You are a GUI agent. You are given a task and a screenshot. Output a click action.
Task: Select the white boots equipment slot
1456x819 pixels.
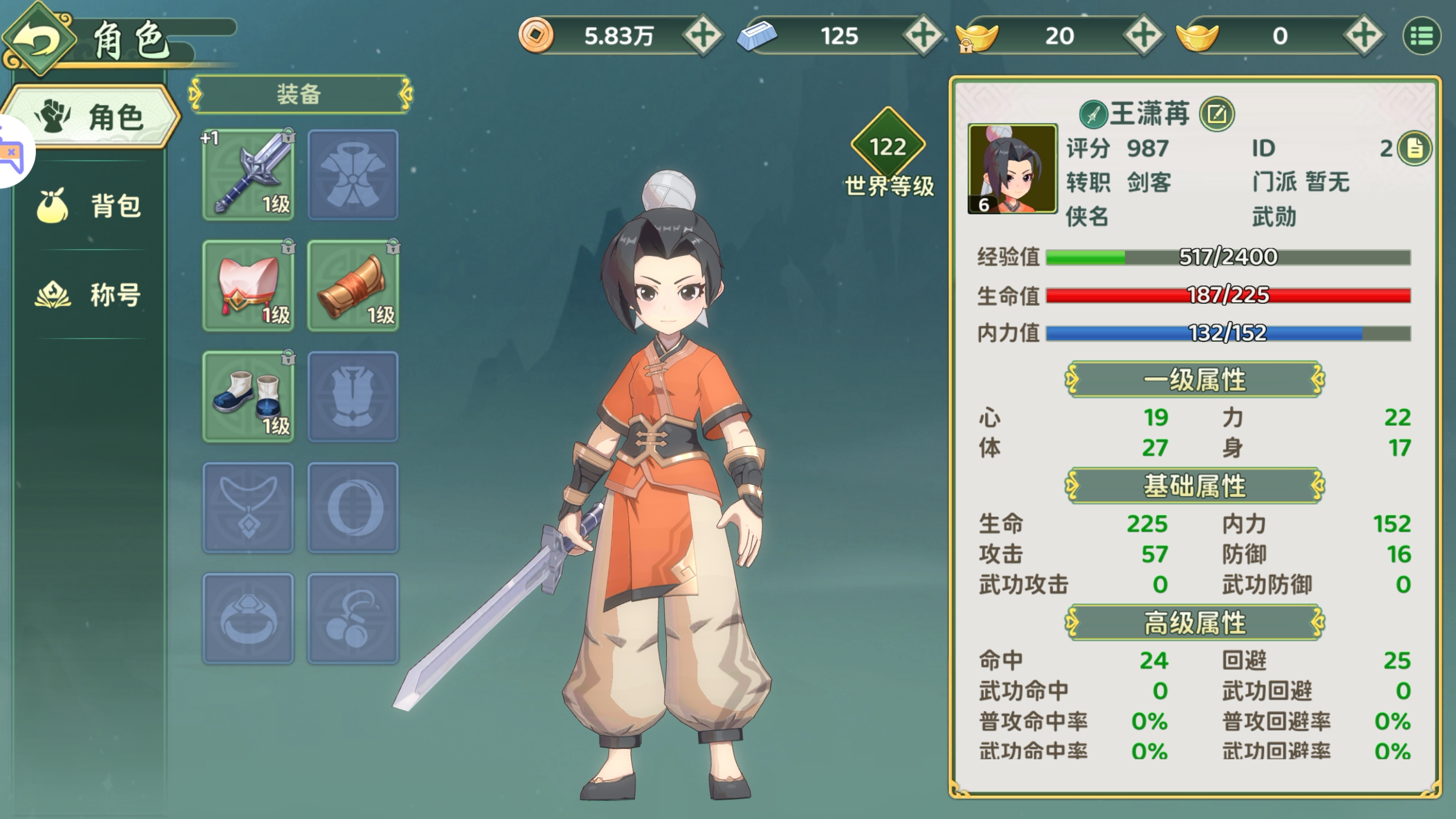(248, 396)
